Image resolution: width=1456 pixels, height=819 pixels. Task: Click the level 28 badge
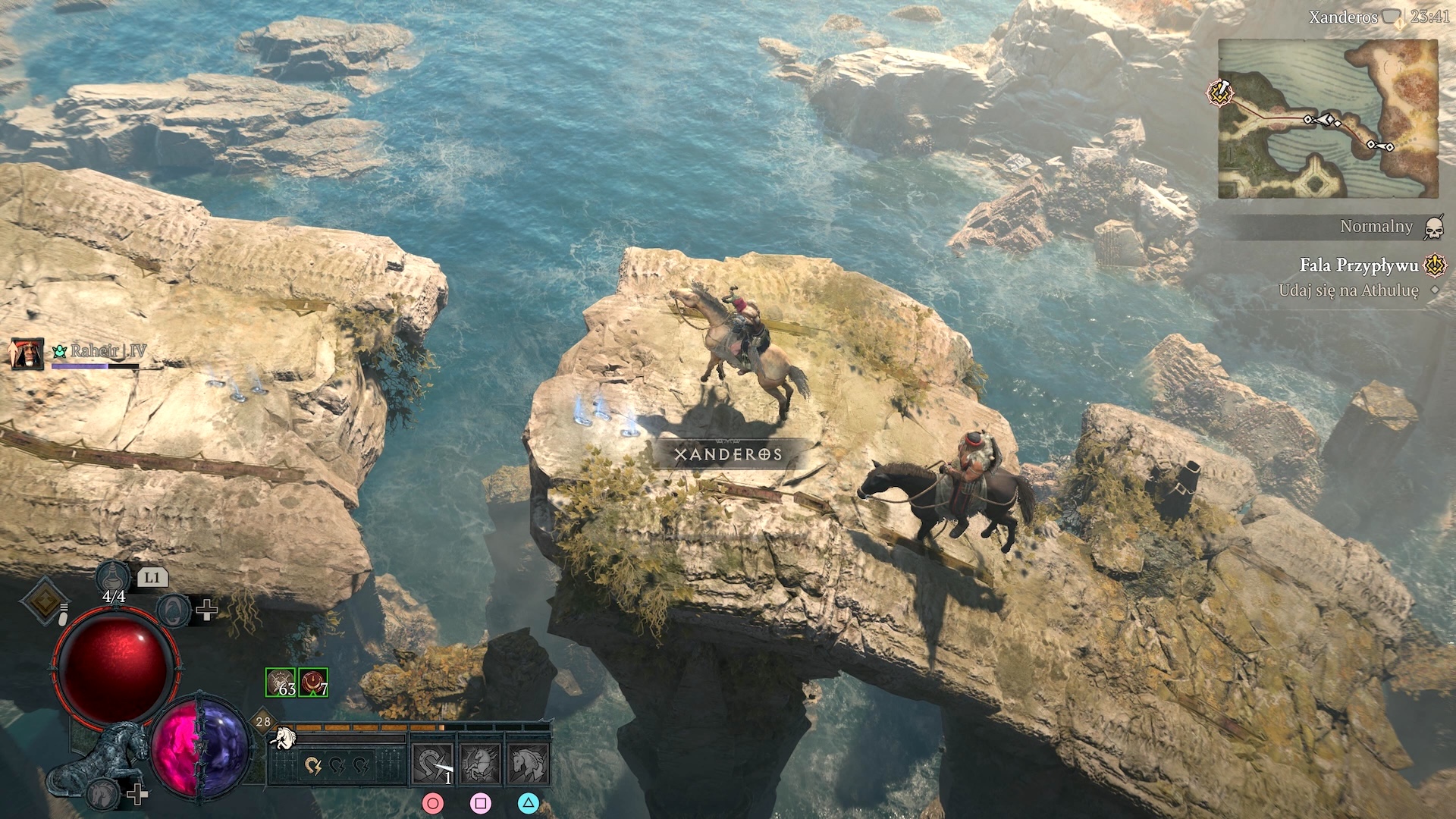(x=262, y=721)
